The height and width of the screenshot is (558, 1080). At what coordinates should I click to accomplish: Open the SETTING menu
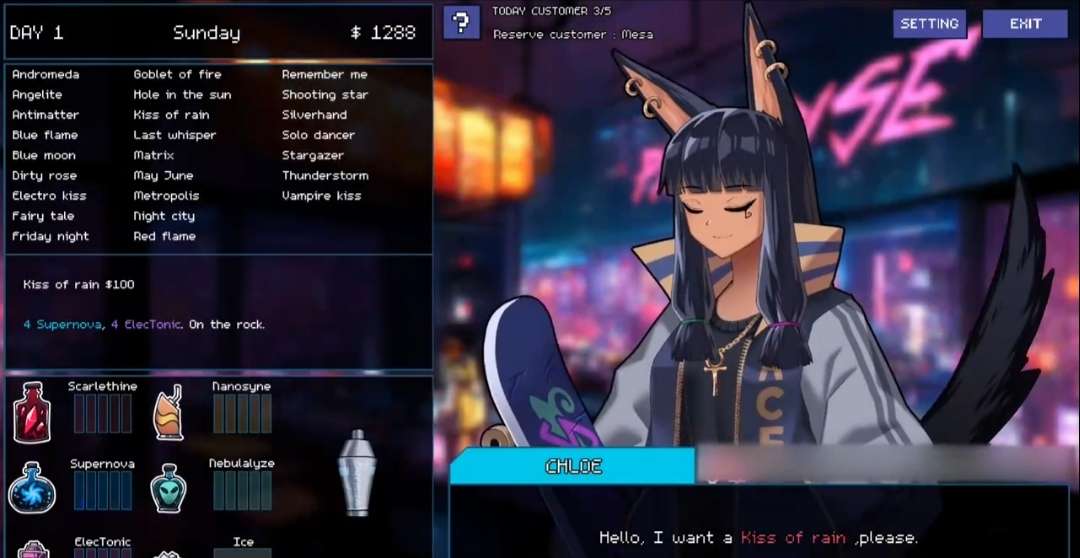[x=929, y=24]
